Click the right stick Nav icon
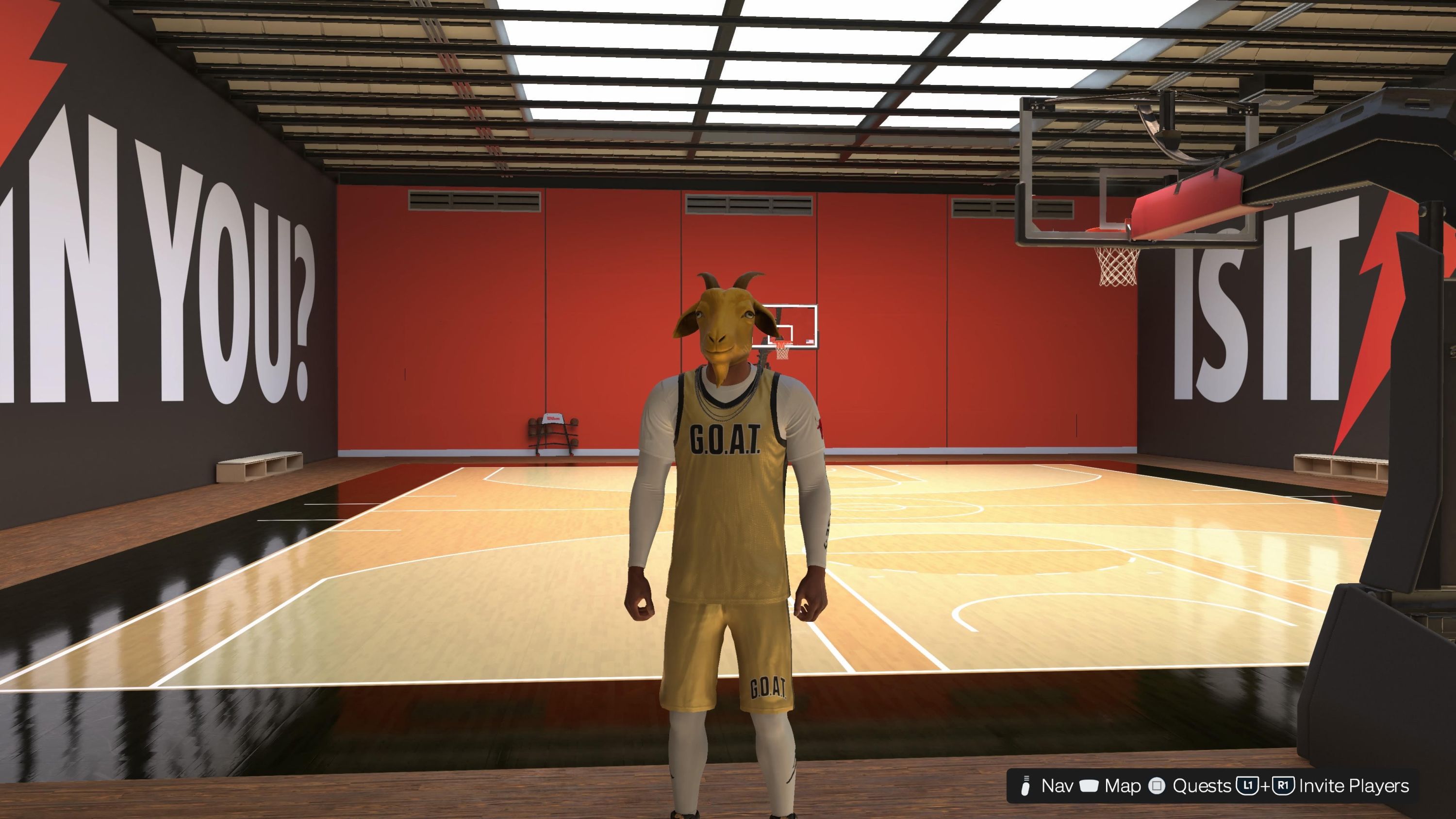The width and height of the screenshot is (1456, 819). click(1026, 786)
